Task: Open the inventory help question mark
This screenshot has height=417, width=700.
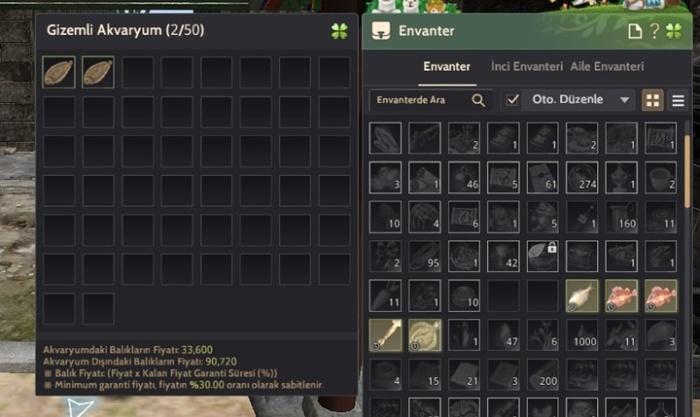Action: (655, 30)
